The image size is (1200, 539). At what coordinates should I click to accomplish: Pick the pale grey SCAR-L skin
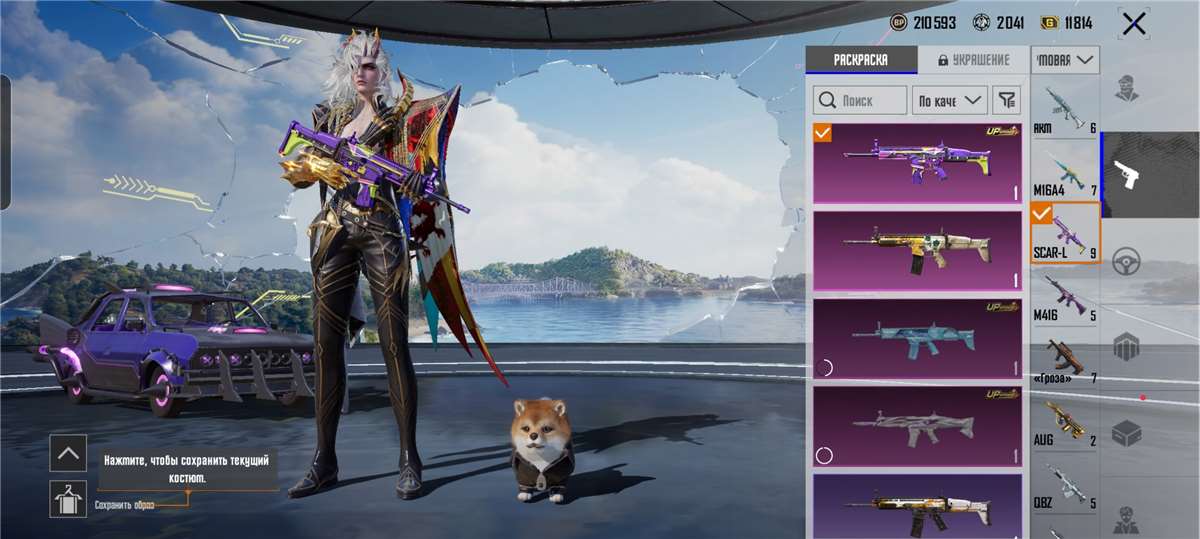tap(917, 425)
